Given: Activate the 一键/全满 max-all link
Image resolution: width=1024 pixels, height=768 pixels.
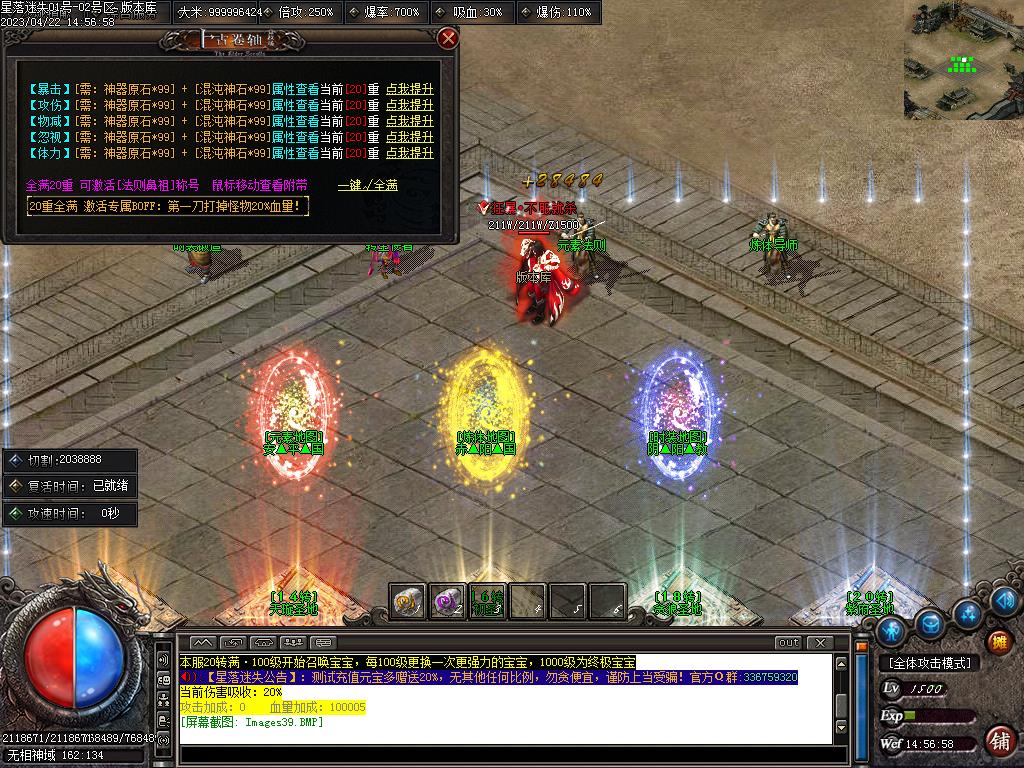Looking at the screenshot, I should [x=368, y=185].
